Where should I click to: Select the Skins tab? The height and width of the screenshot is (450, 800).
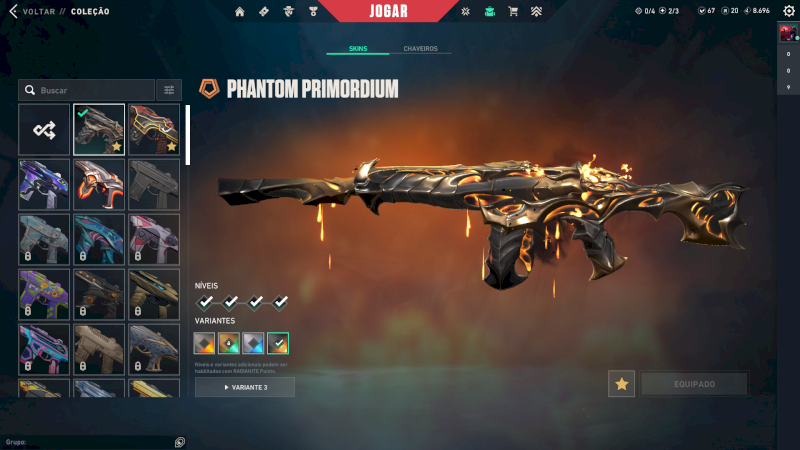[x=358, y=48]
